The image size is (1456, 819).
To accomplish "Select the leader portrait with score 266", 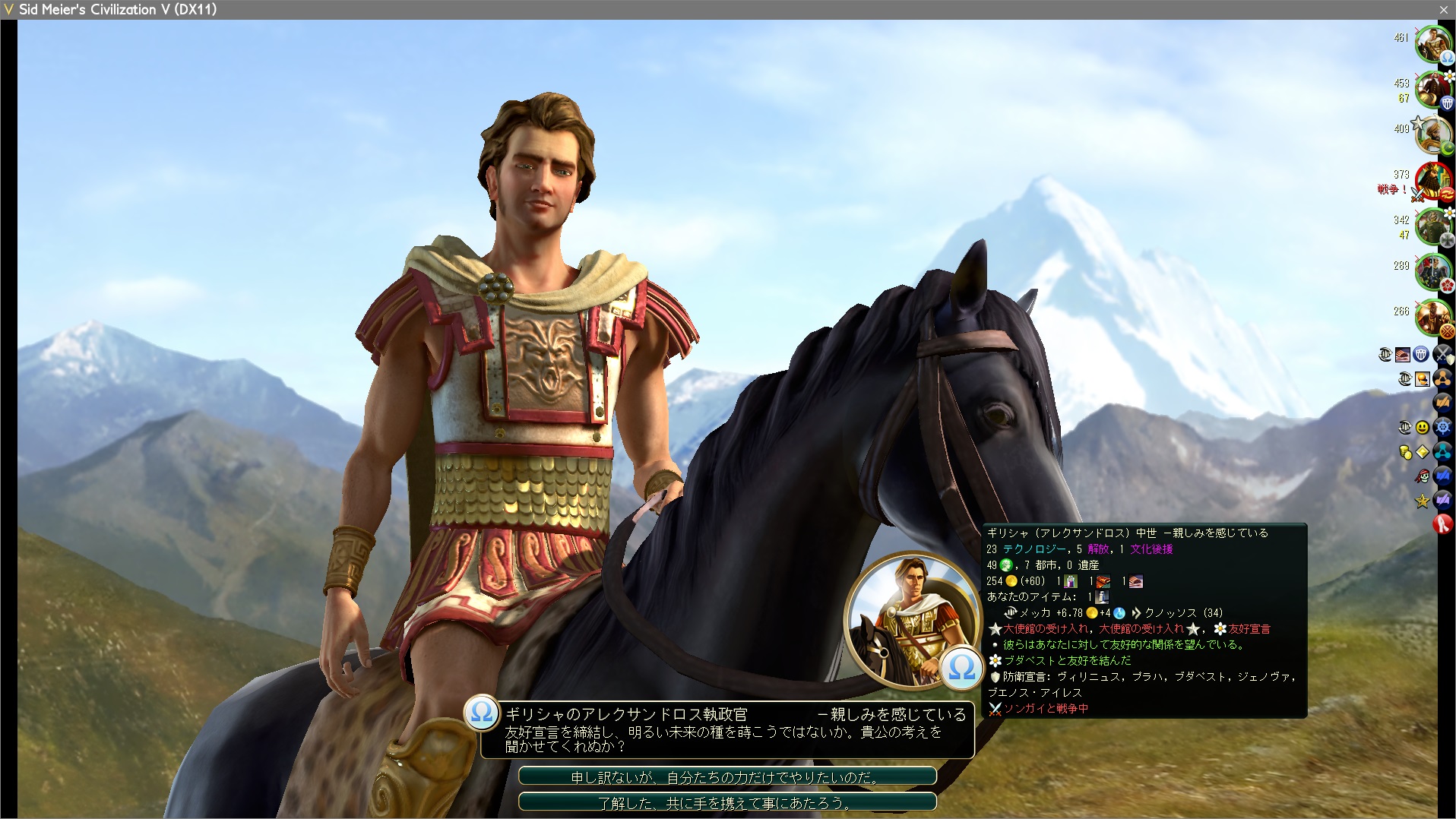I will [x=1432, y=318].
